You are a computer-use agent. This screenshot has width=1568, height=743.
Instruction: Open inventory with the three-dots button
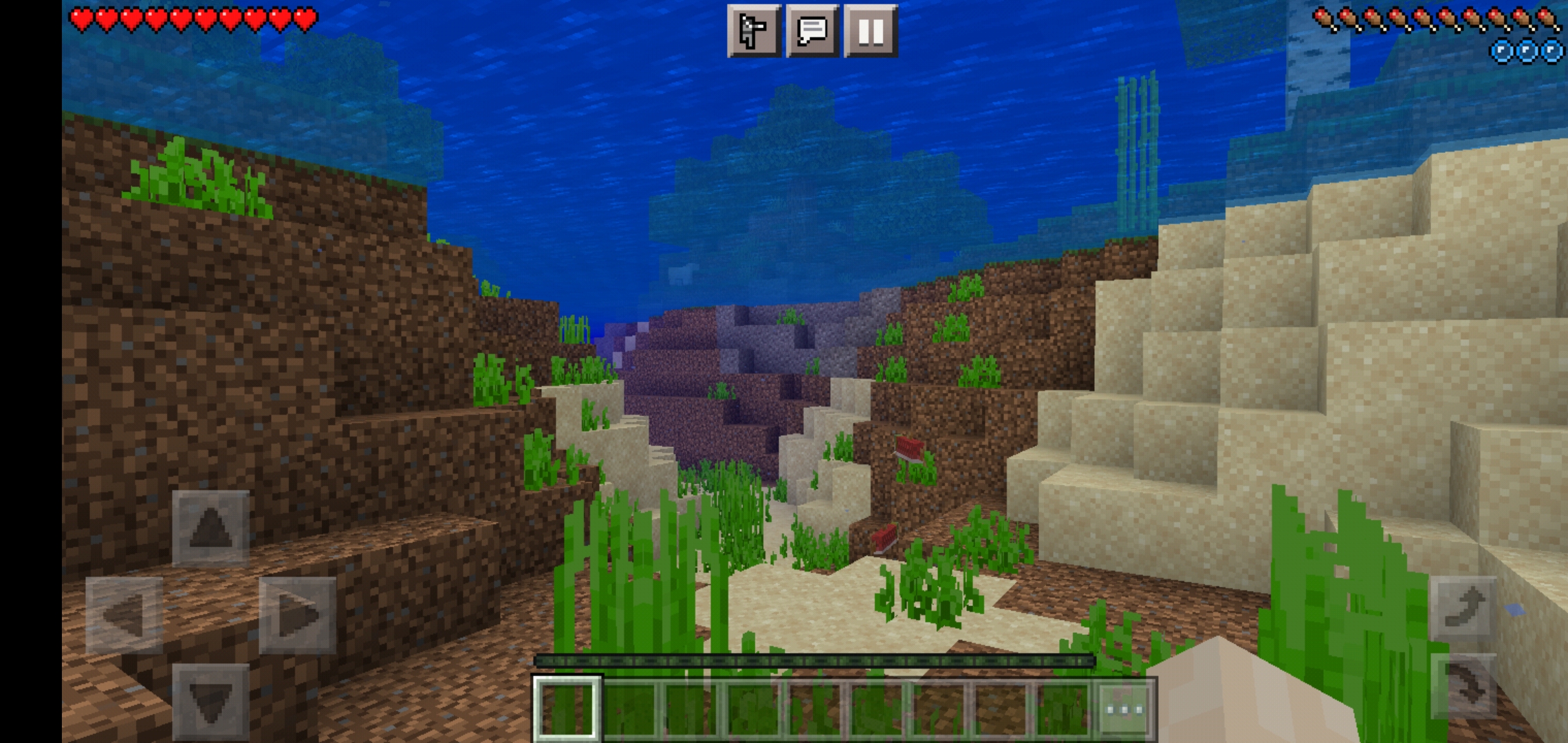coord(1125,709)
